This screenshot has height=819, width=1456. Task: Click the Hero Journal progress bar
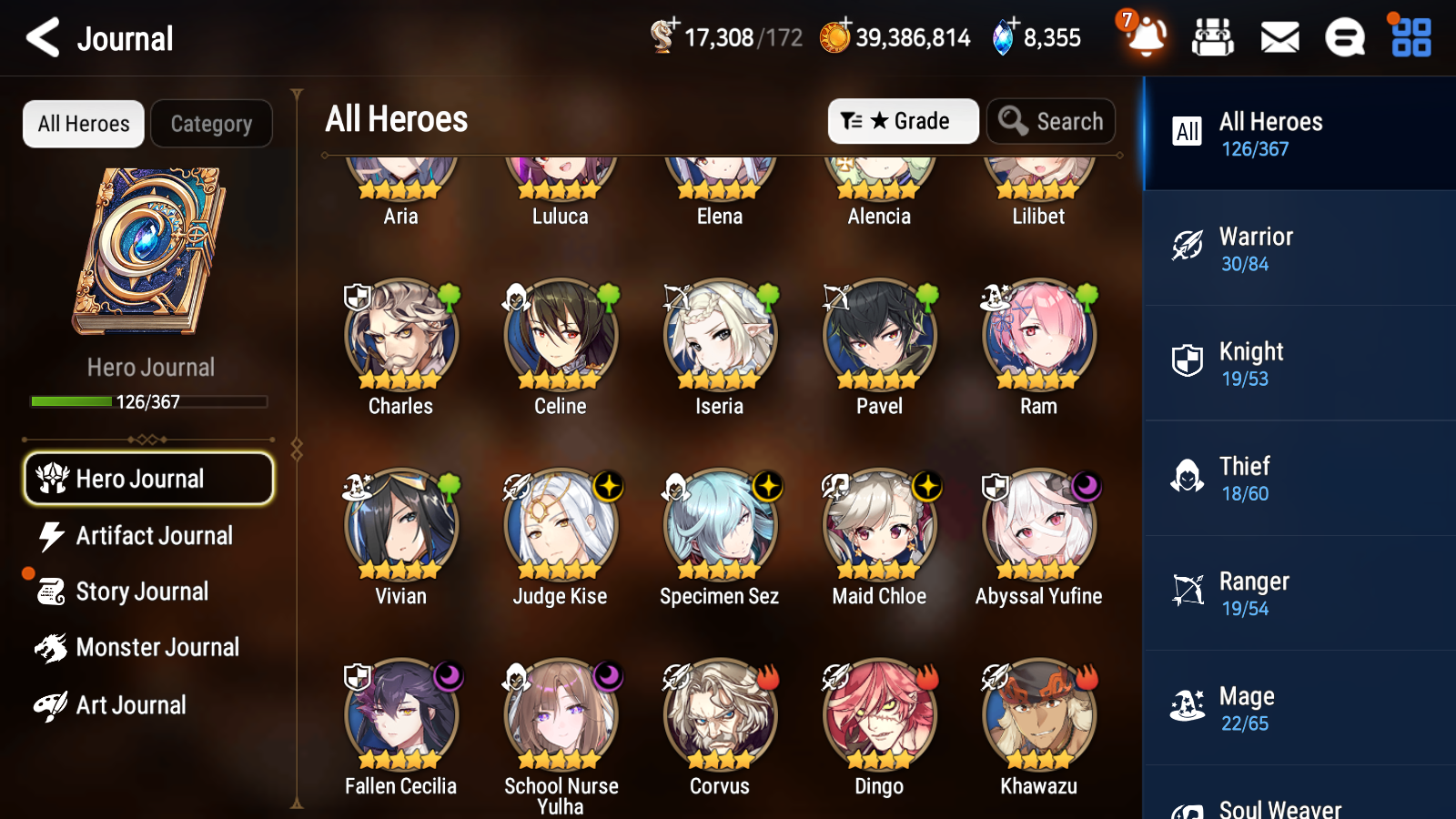[x=148, y=400]
